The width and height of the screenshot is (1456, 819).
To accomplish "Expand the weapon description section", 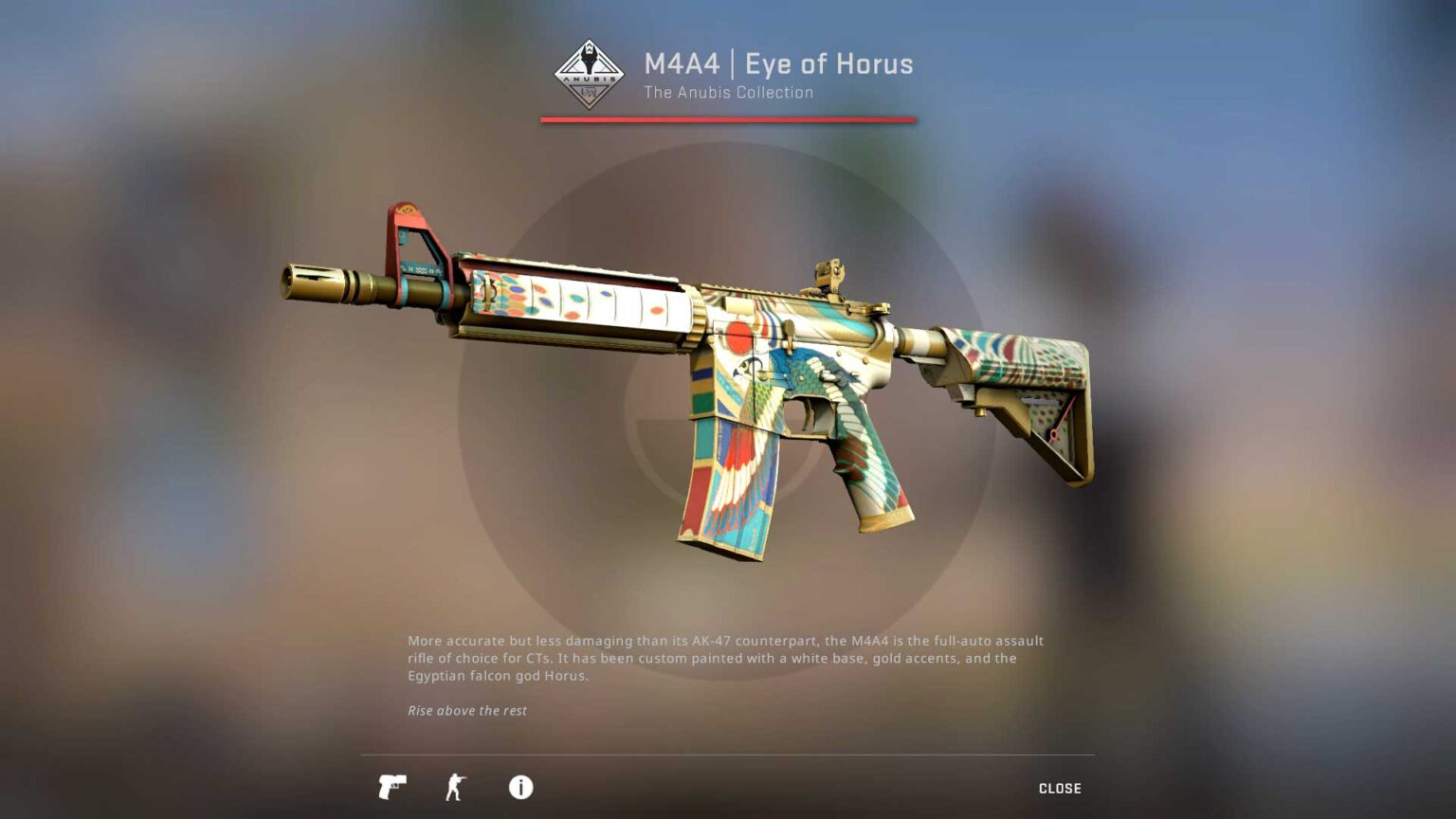I will pyautogui.click(x=519, y=787).
